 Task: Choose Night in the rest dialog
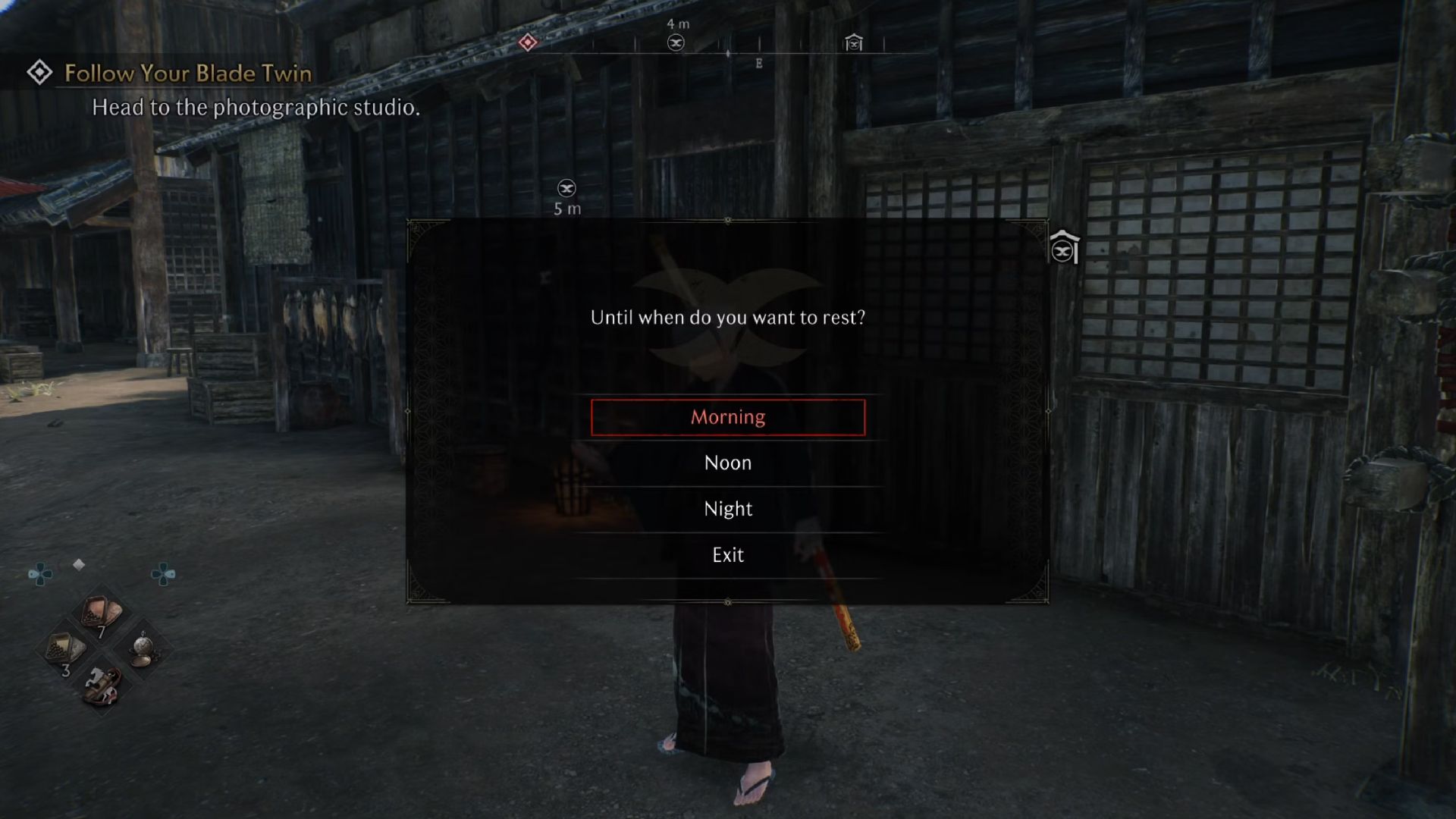click(x=727, y=508)
